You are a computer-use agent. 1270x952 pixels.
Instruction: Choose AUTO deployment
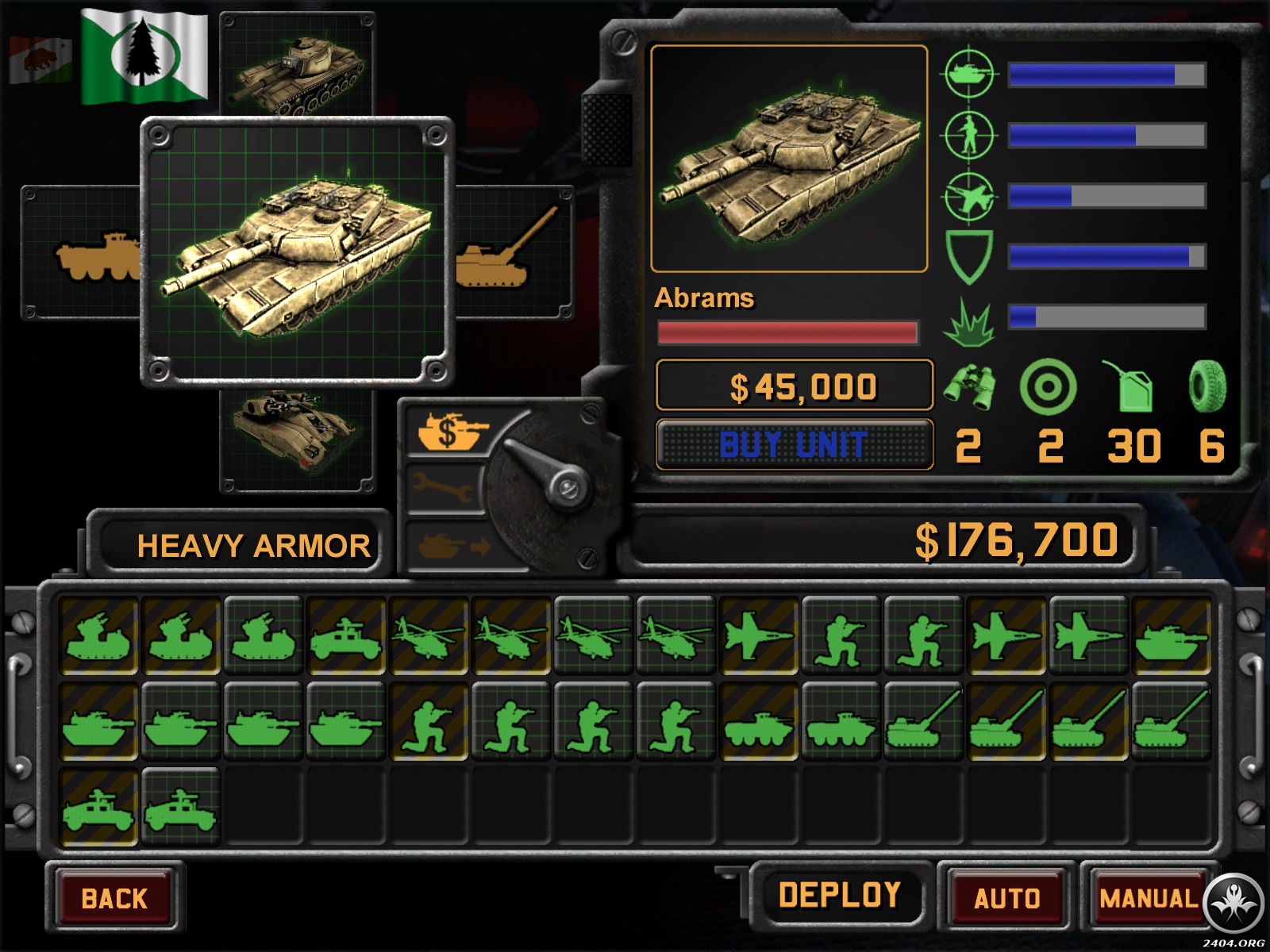(x=1006, y=898)
